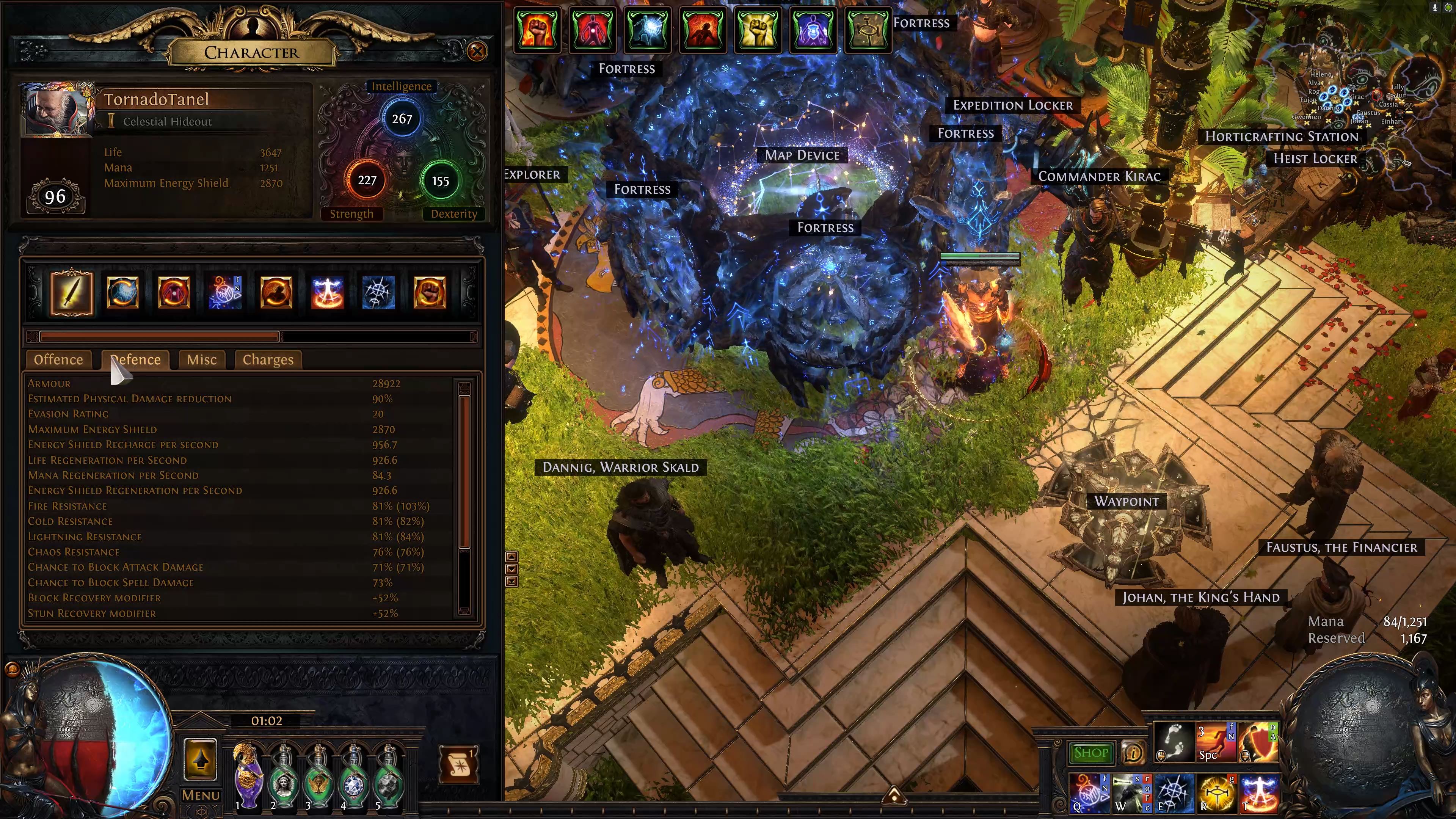
Task: Close the Character panel
Action: coord(477,52)
